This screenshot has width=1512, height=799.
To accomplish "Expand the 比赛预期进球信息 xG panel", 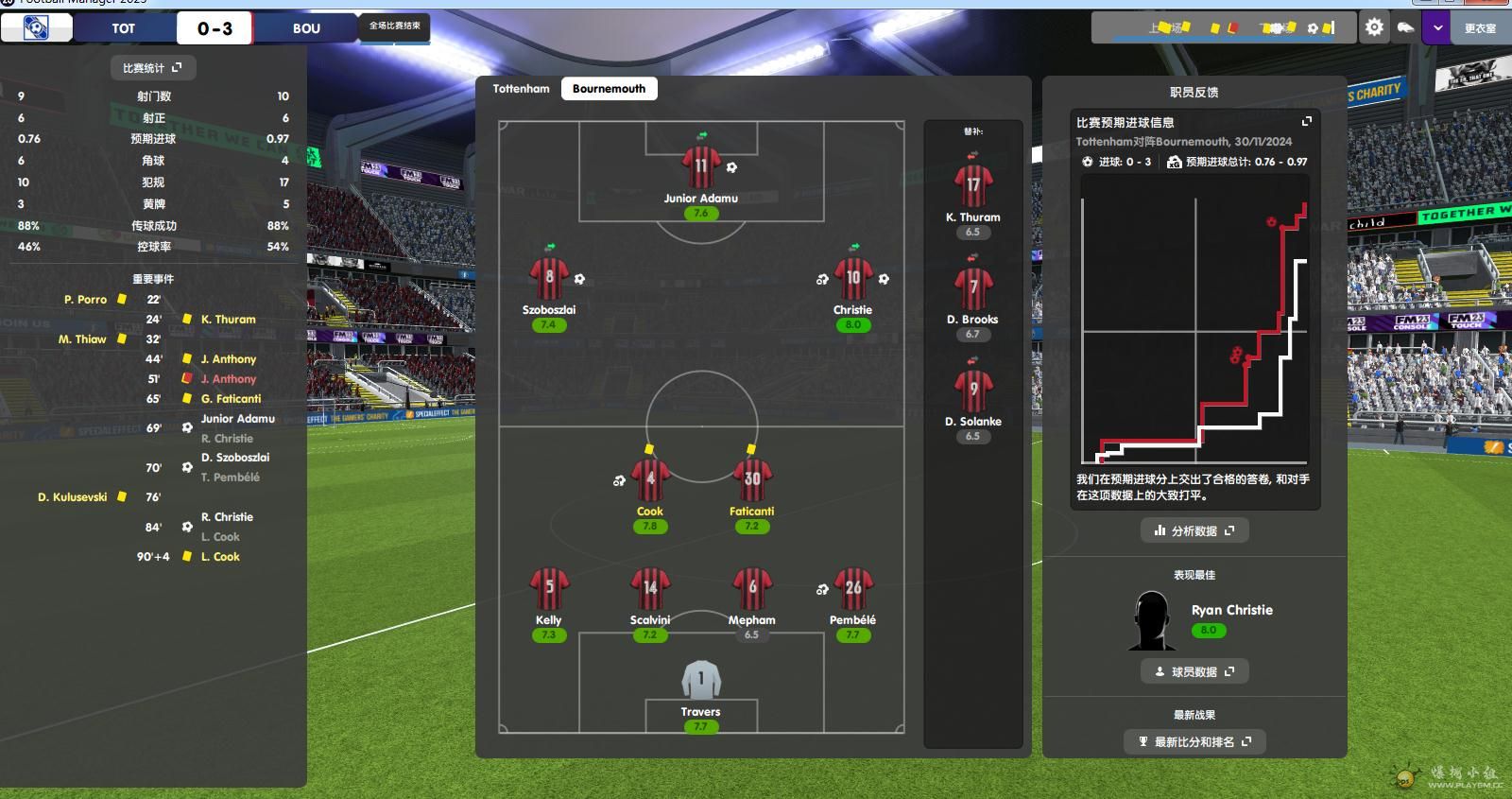I will tap(1307, 122).
